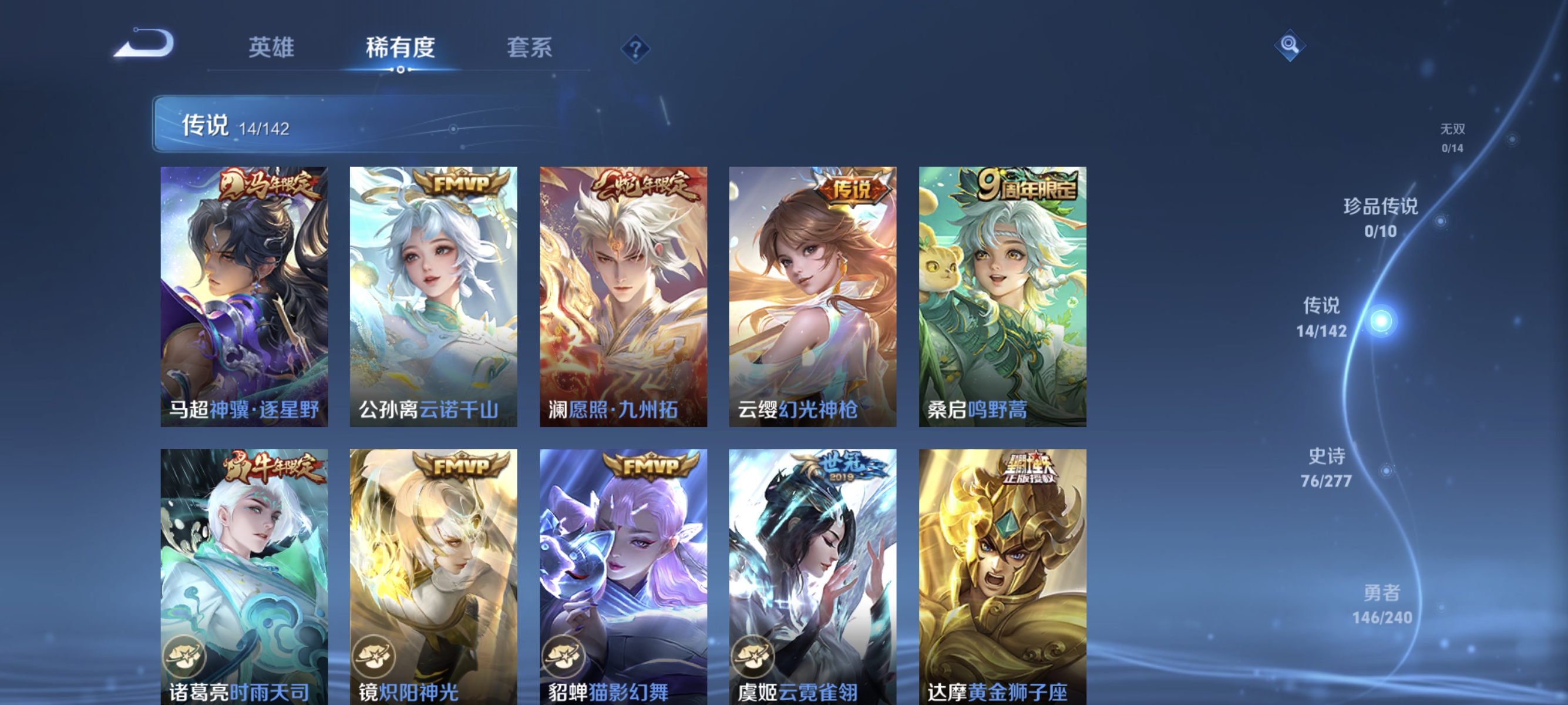Open the help question mark icon
Viewport: 1568px width, 705px height.
[x=635, y=49]
